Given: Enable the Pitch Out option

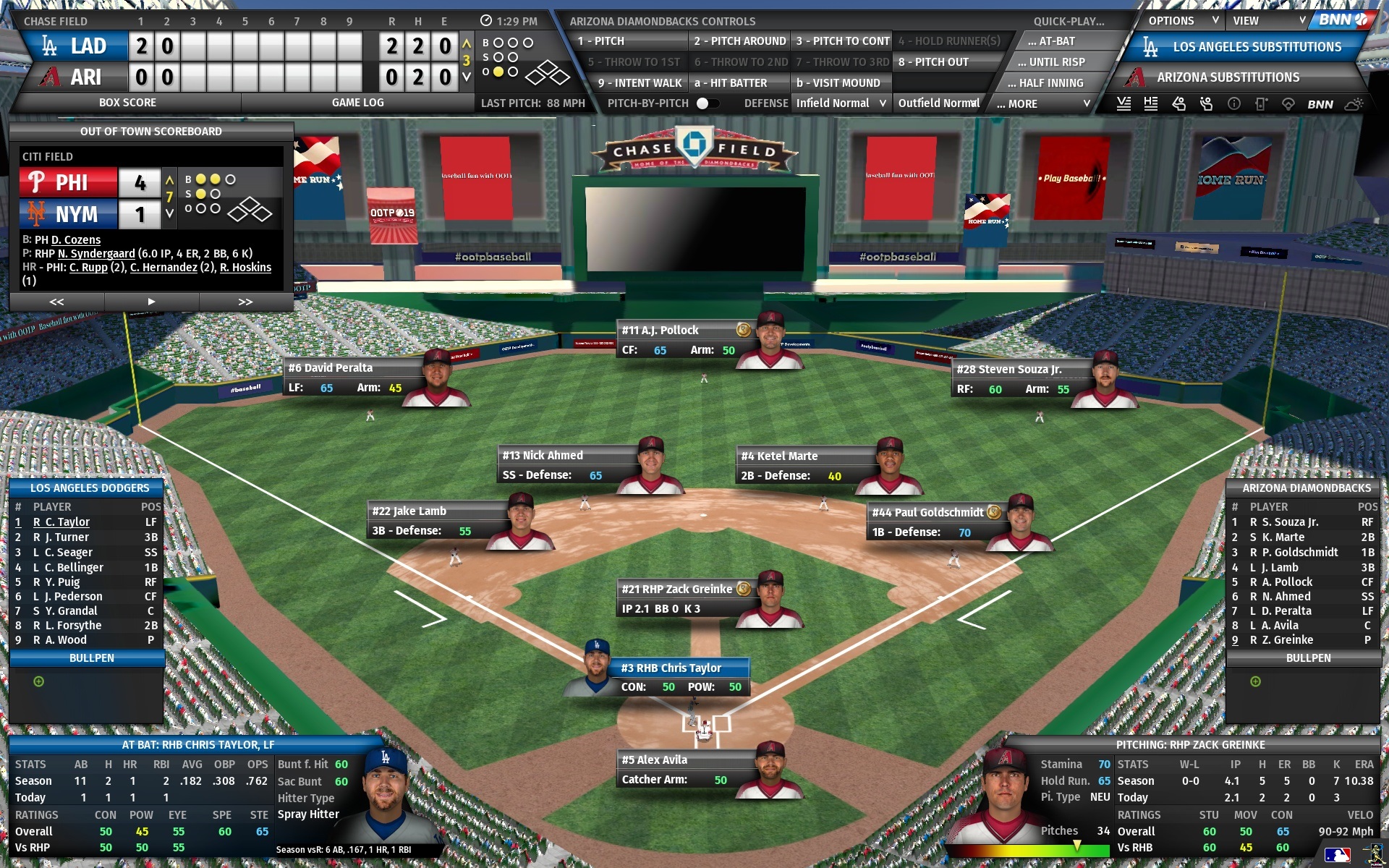Looking at the screenshot, I should point(933,62).
